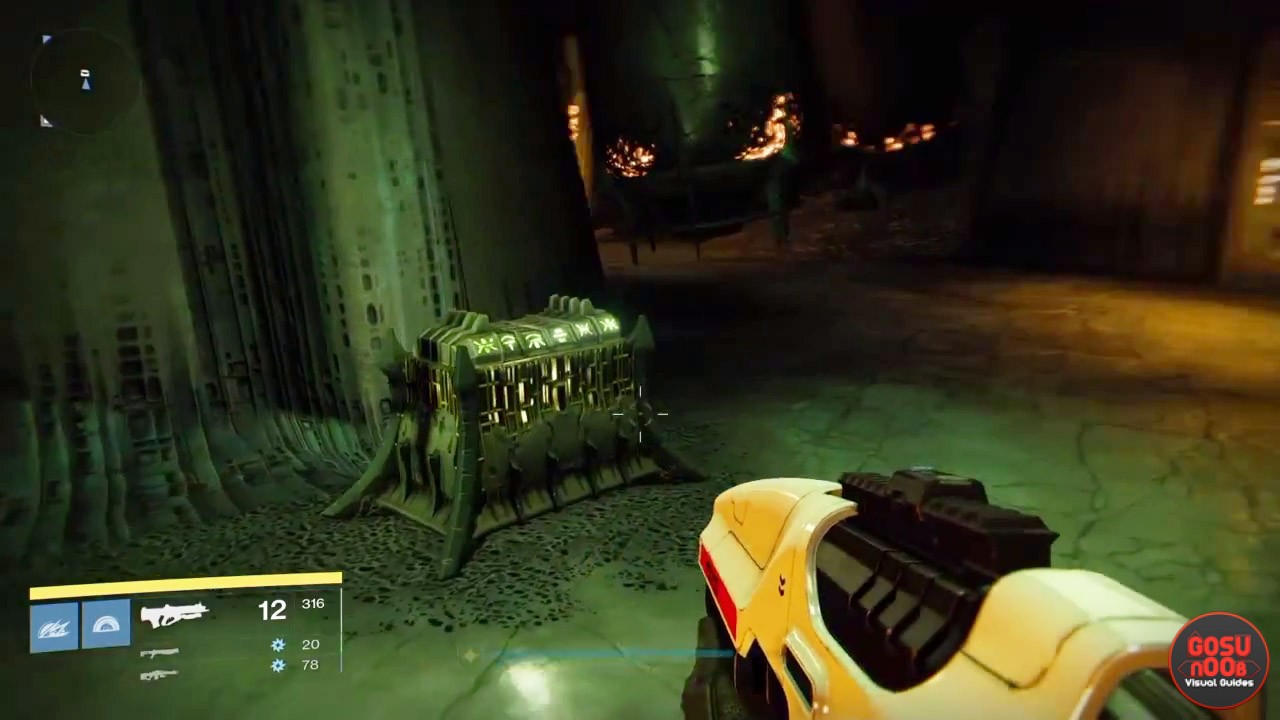
Task: Click the heavy ammo counter showing 78
Action: point(310,665)
